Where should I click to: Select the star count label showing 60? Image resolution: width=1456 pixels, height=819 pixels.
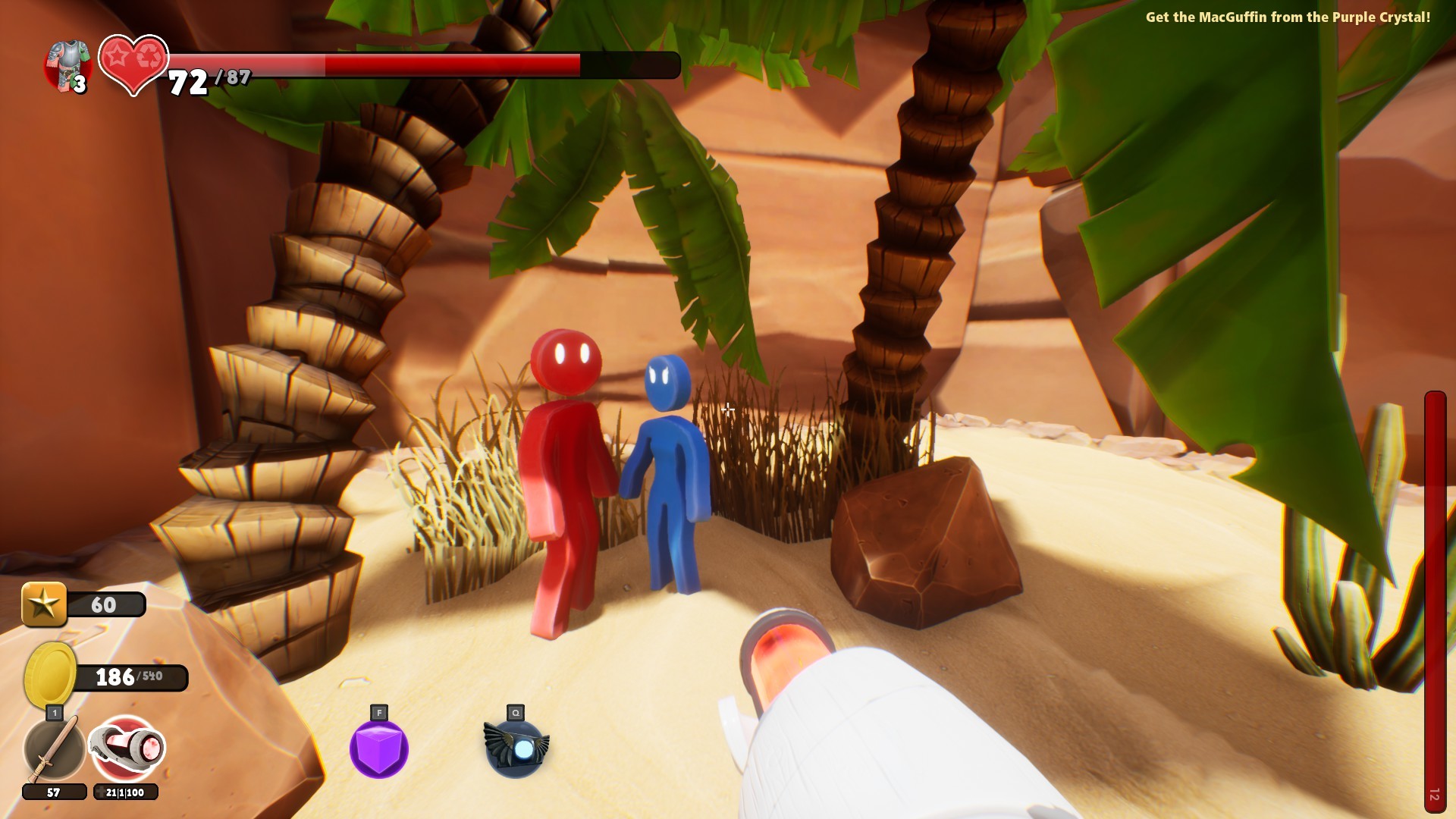tap(106, 605)
